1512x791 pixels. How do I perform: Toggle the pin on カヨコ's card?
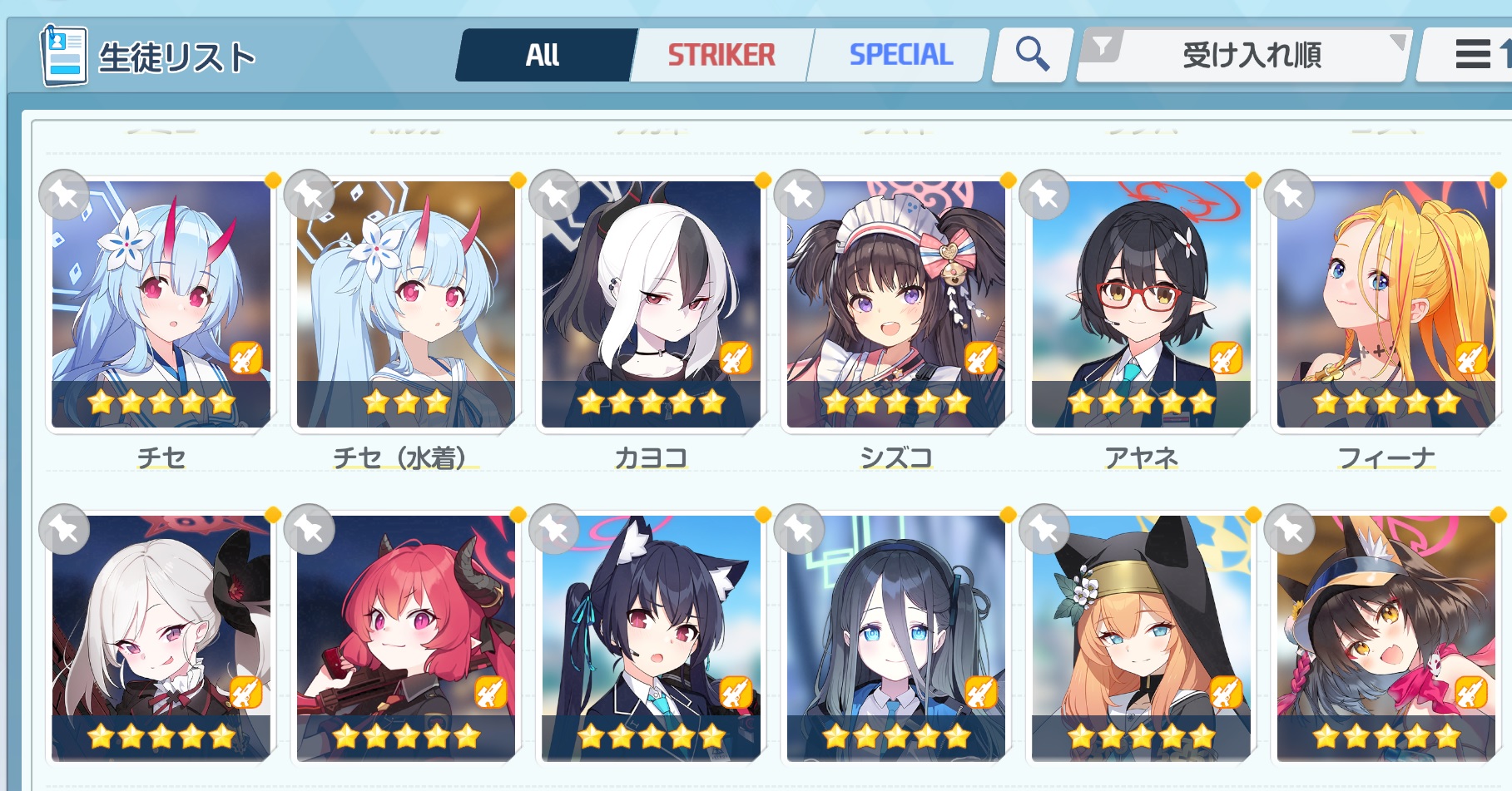tap(554, 195)
